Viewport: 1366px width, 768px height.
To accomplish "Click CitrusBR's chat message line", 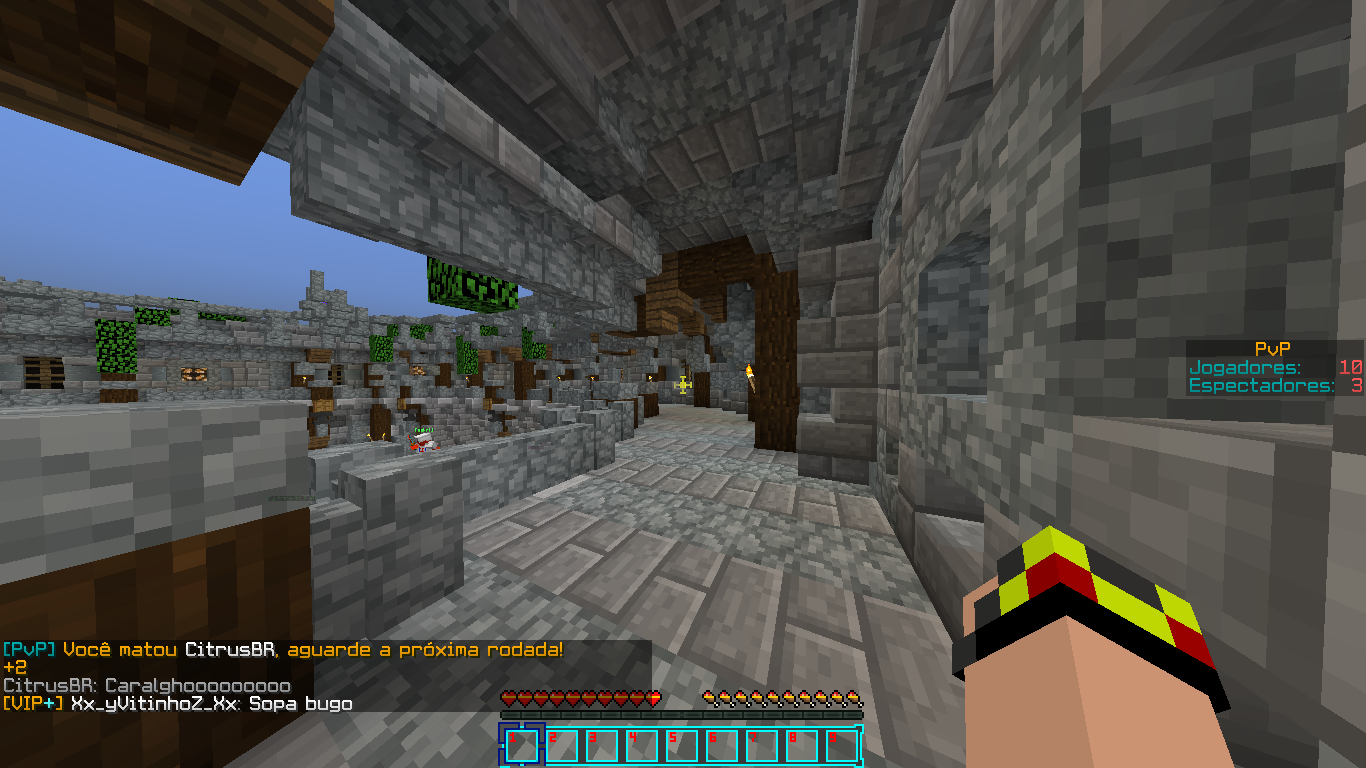I will pyautogui.click(x=147, y=686).
